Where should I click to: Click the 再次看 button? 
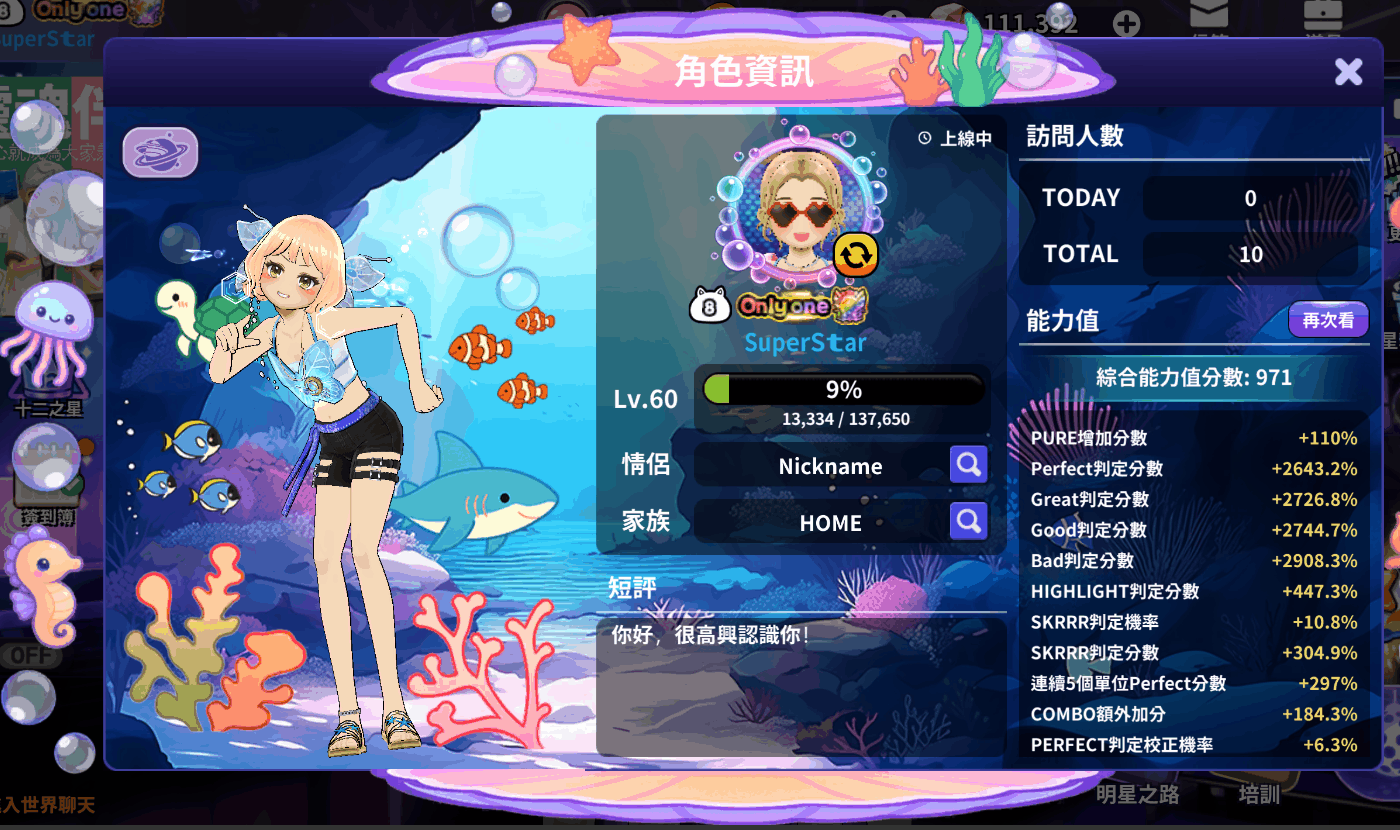(x=1327, y=320)
